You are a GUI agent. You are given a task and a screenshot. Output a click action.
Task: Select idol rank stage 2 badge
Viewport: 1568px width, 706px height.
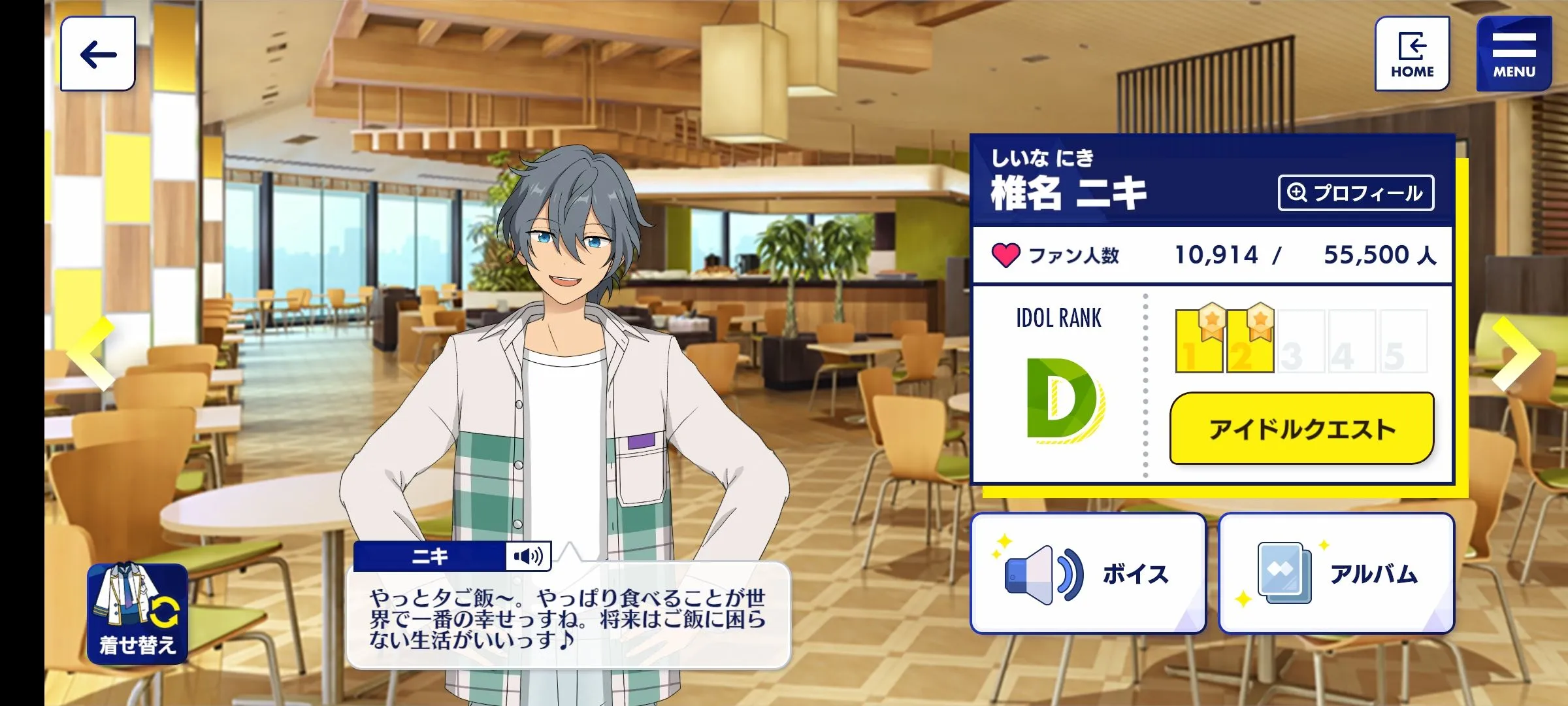tap(1250, 340)
